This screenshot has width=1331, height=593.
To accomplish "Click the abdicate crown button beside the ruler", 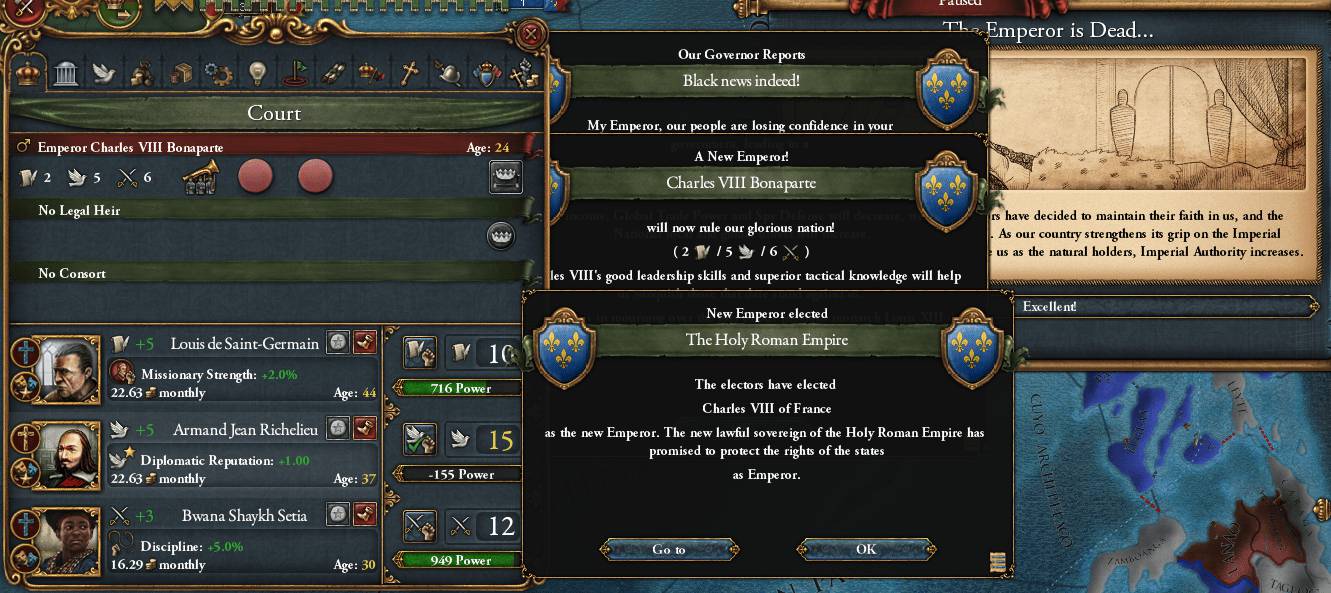I will (505, 178).
